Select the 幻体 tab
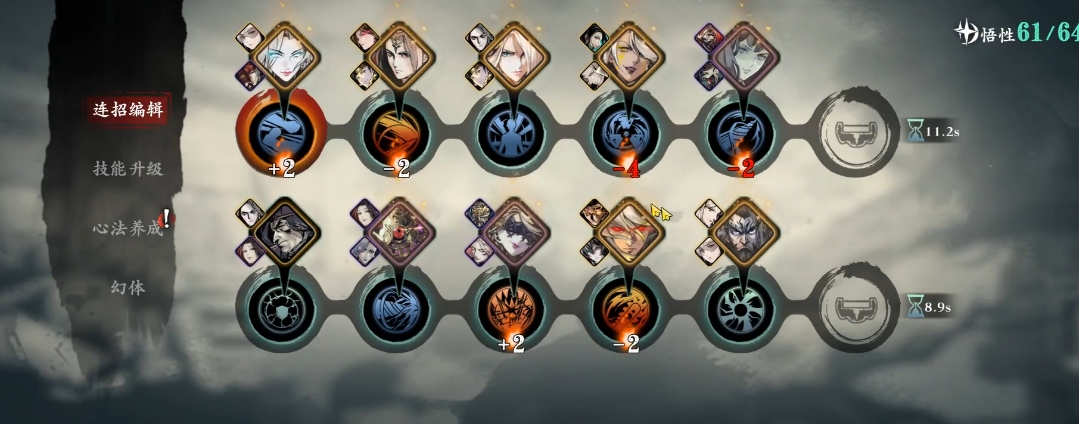 (127, 288)
